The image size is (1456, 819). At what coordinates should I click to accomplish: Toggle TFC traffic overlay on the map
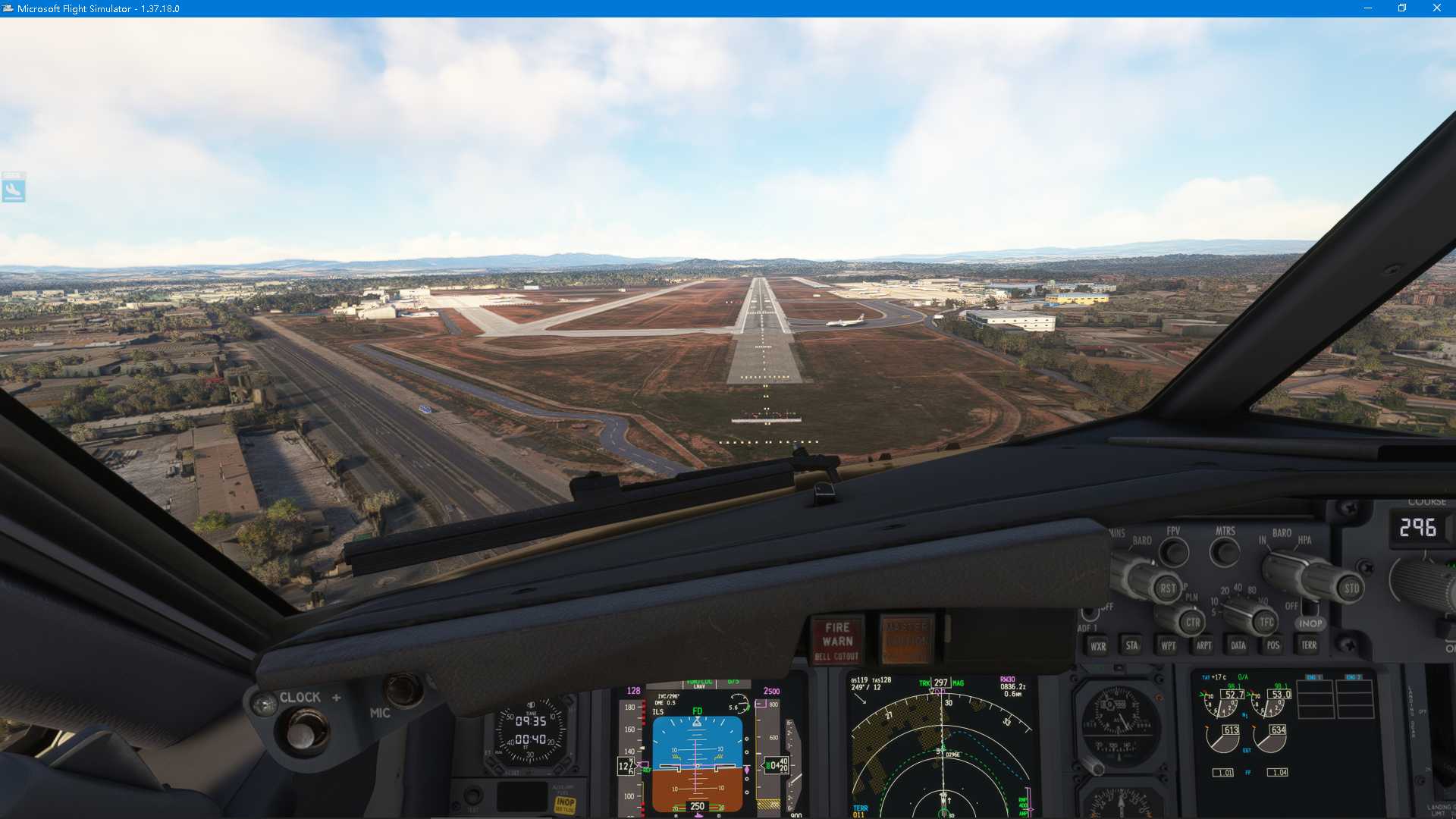1265,621
